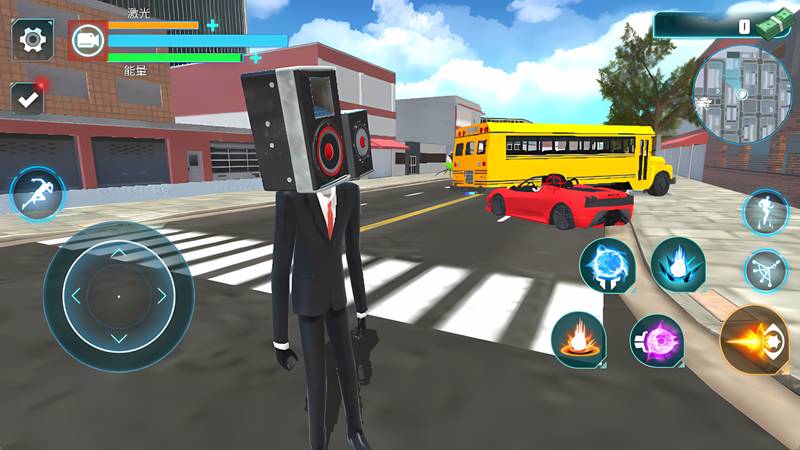
Task: Activate the sprint running ability
Action: coord(36,194)
